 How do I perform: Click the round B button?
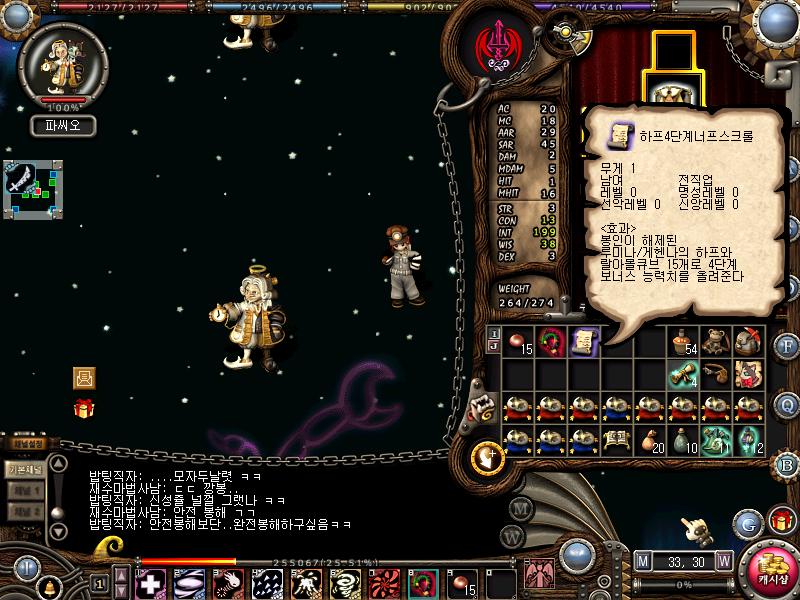coord(787,463)
